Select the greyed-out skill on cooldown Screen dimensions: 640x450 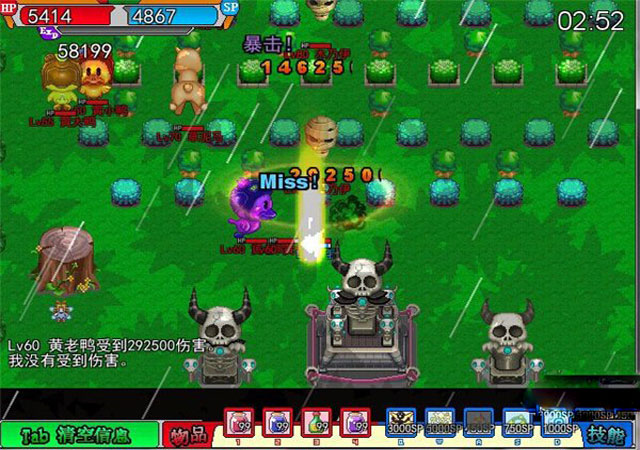(x=479, y=422)
